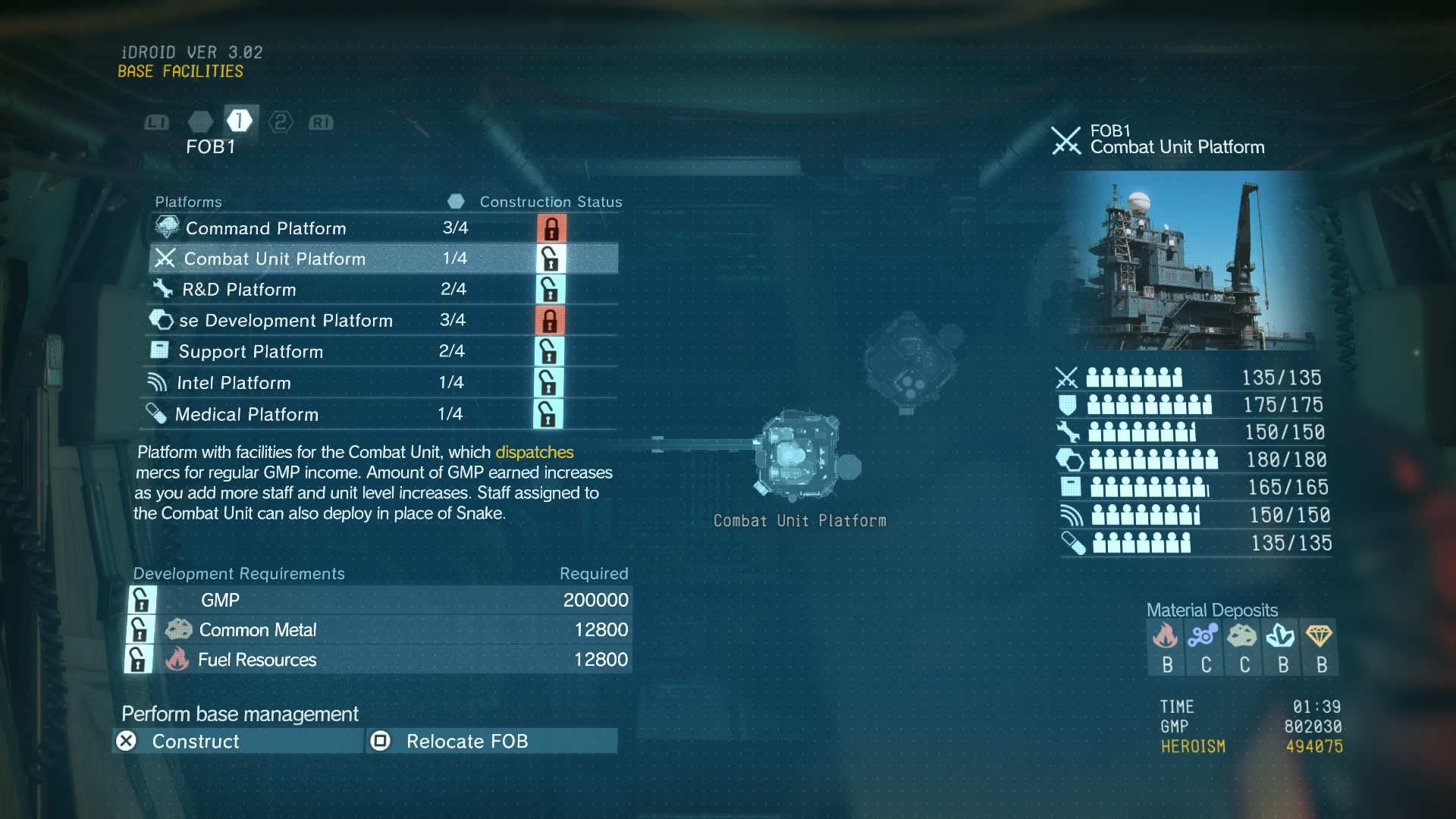Select the Combat Unit Platform row
This screenshot has width=1456, height=819.
[383, 259]
